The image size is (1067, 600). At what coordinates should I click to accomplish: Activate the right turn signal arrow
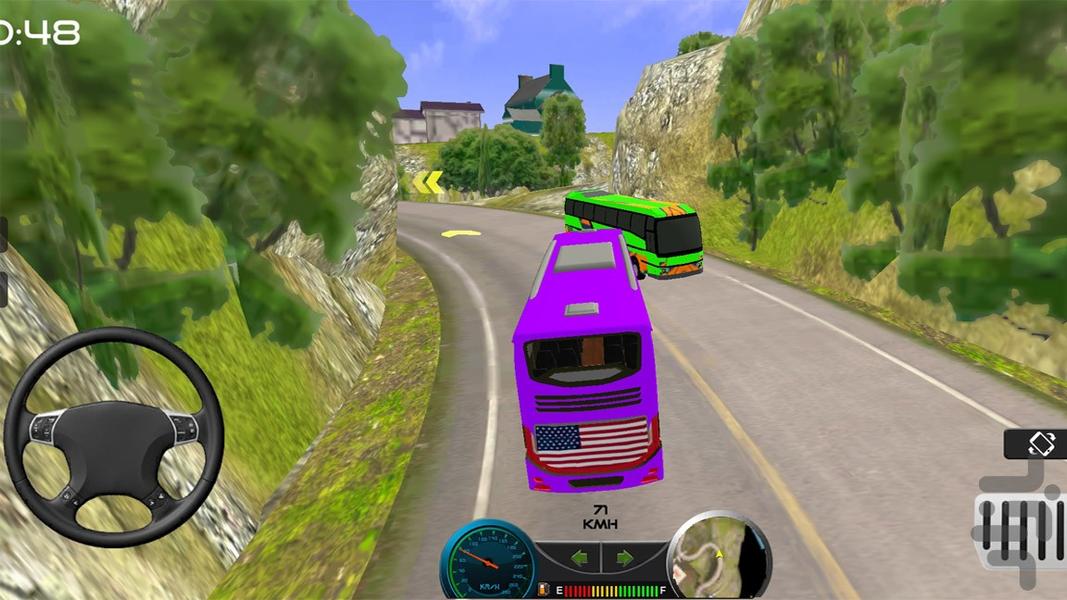(624, 558)
